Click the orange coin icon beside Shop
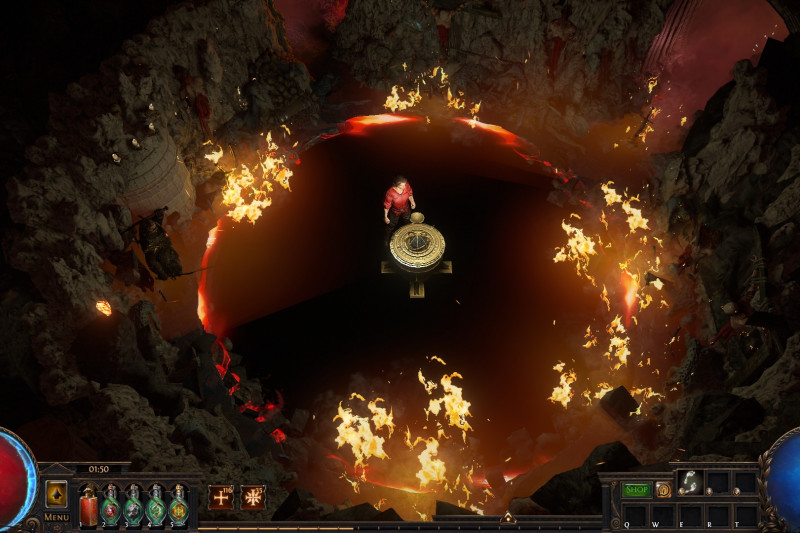The image size is (800, 533). pos(662,489)
